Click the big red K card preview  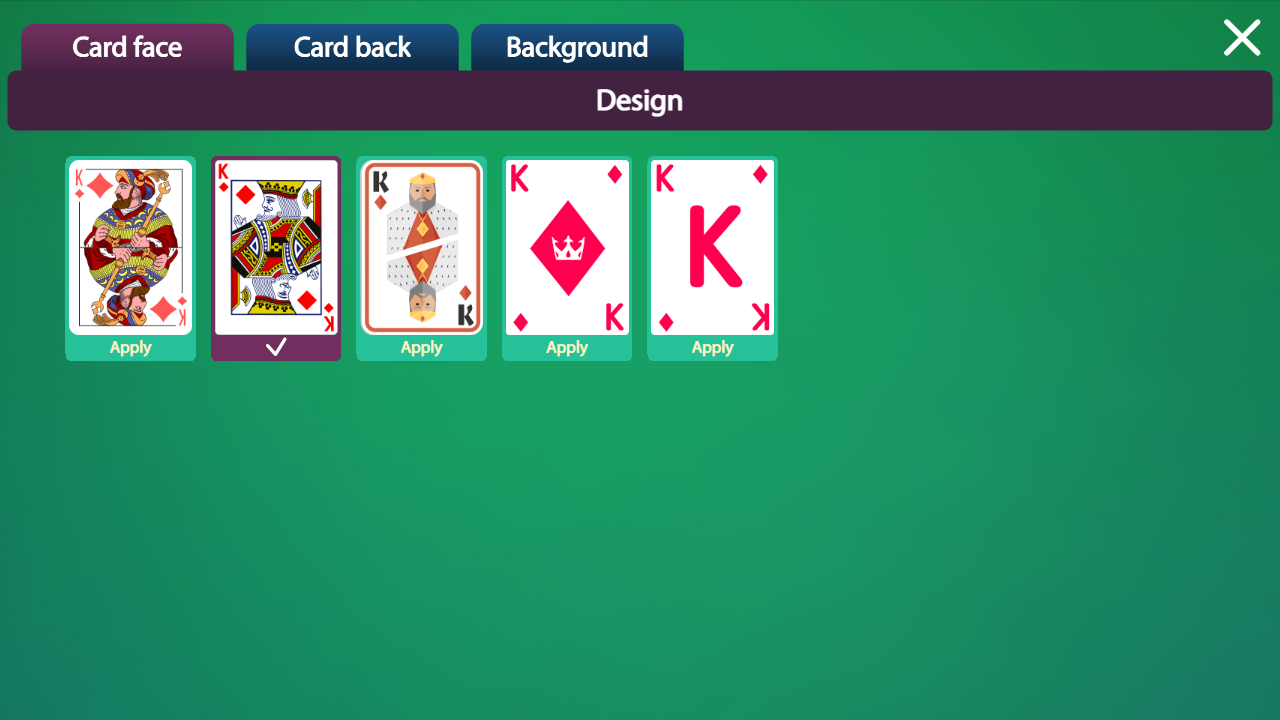tap(712, 246)
